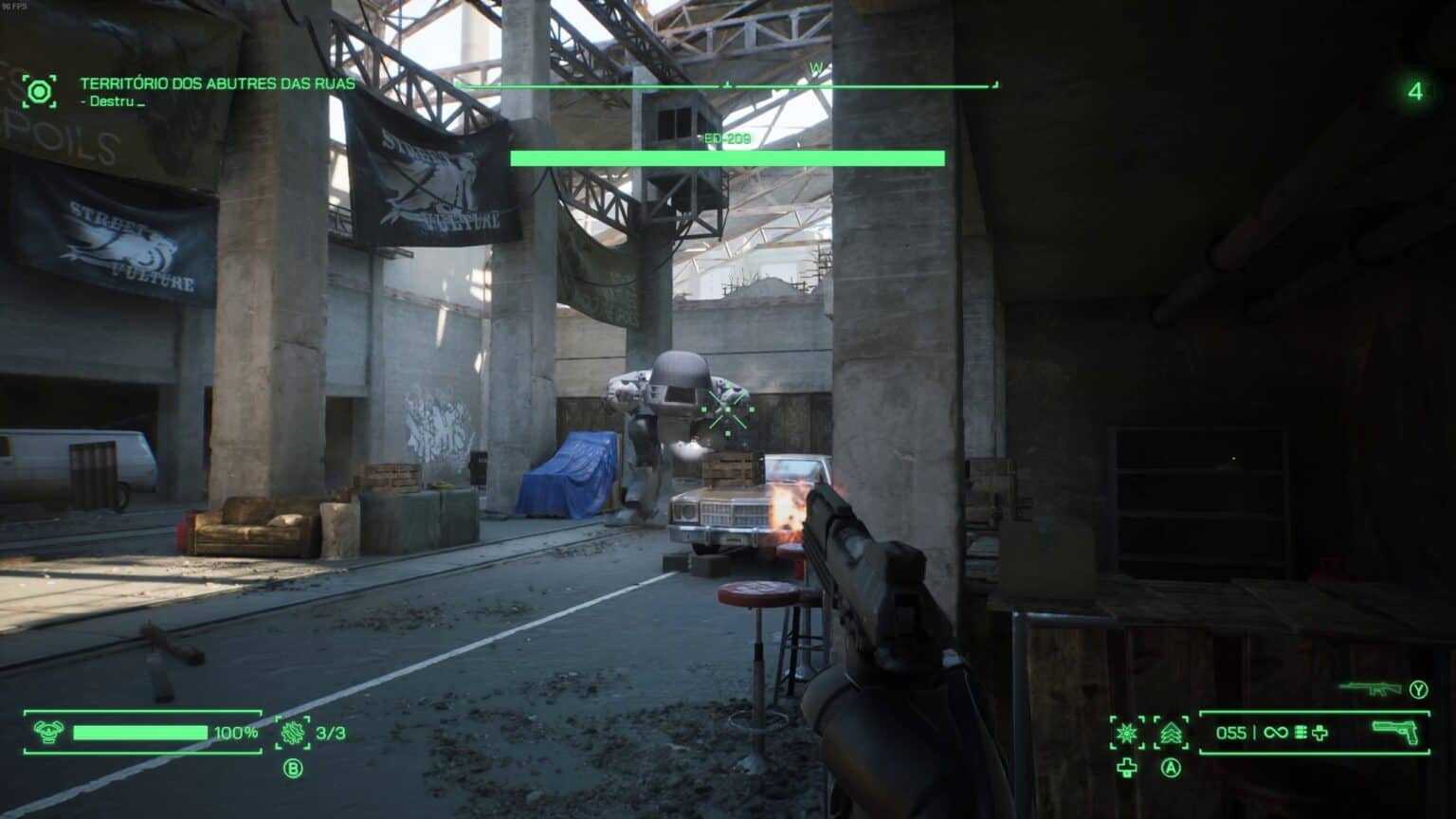The width and height of the screenshot is (1456, 819).
Task: Activate the starburst flash ability icon
Action: 1127,733
